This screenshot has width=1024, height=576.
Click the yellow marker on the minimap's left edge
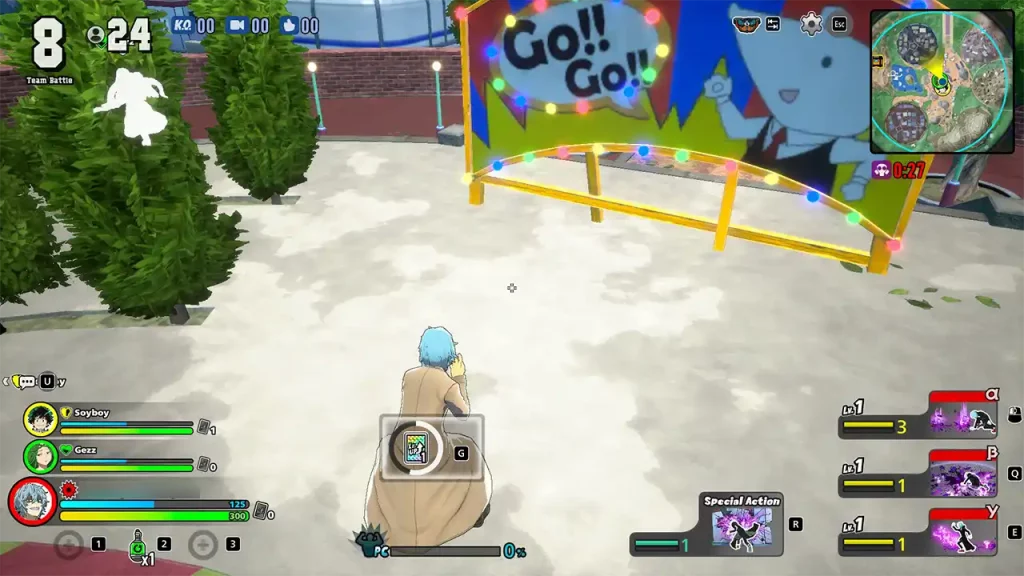pos(875,61)
